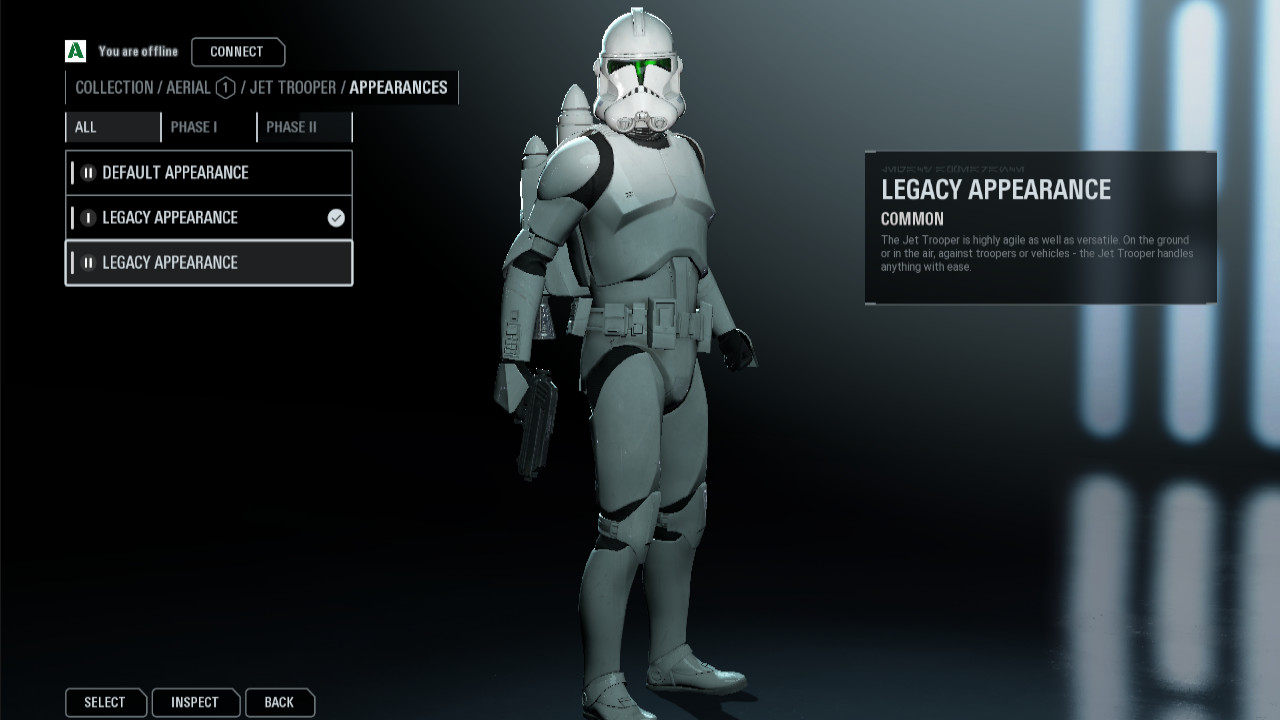The width and height of the screenshot is (1280, 720).
Task: Click the green EA app logo icon
Action: pos(74,51)
